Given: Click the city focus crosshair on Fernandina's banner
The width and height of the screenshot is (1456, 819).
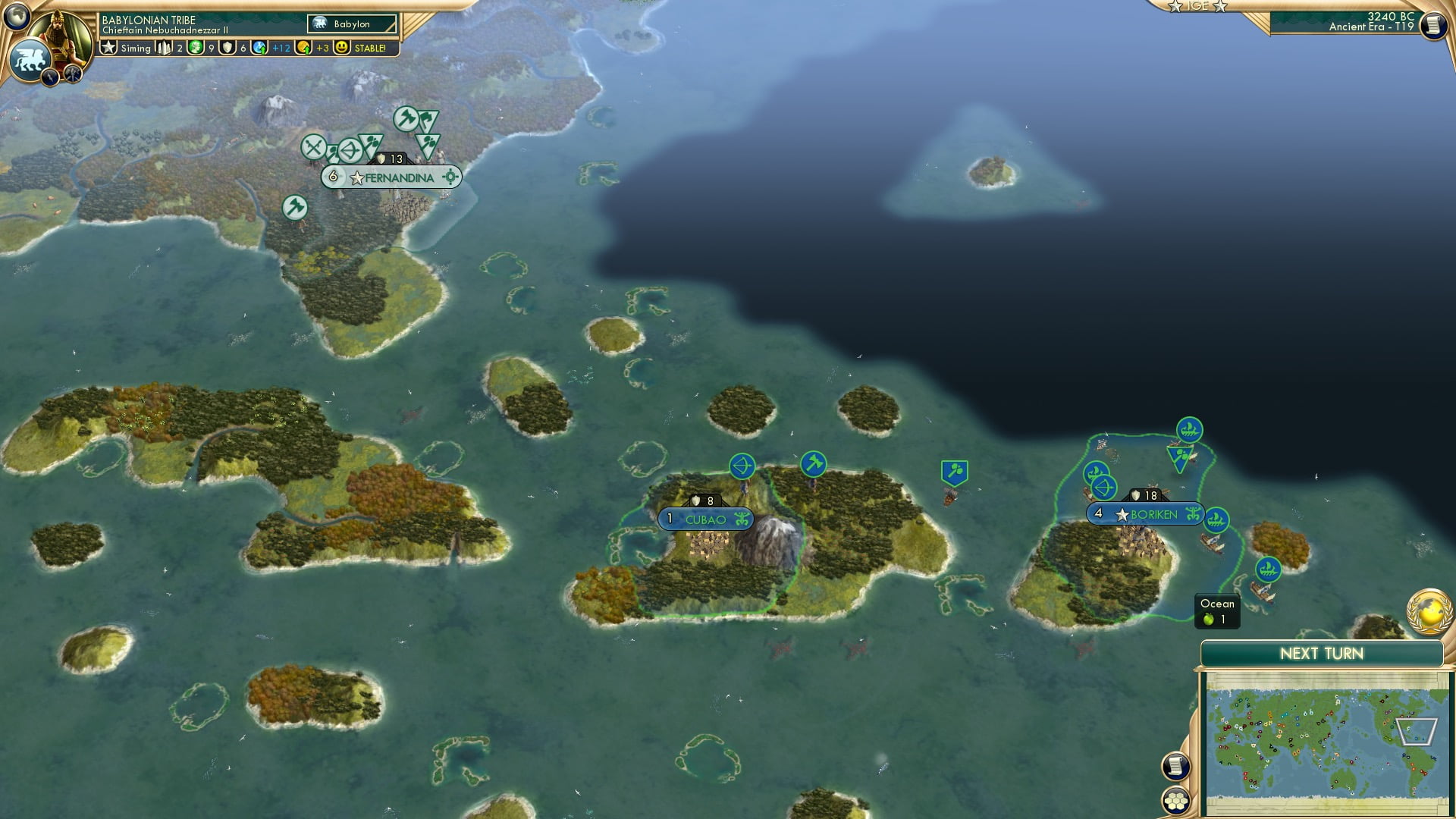Looking at the screenshot, I should tap(450, 177).
